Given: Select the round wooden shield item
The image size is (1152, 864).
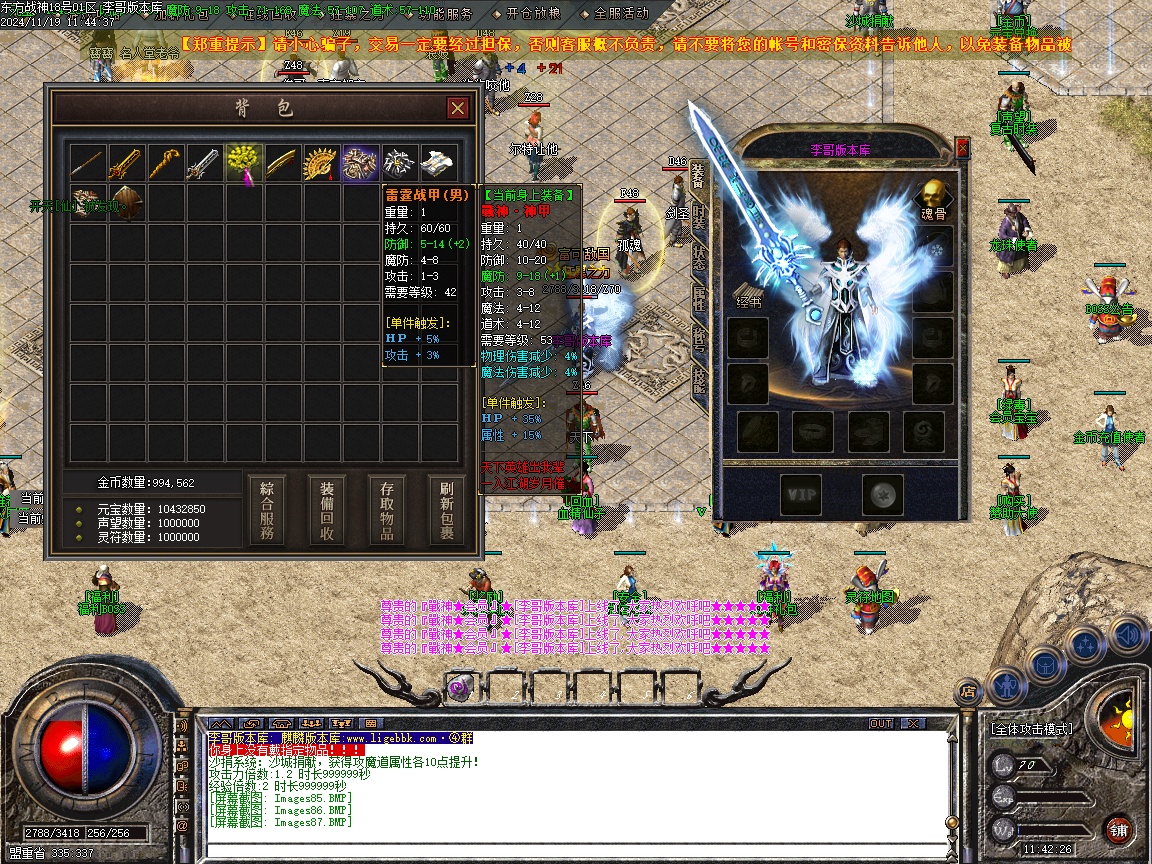Looking at the screenshot, I should click(x=128, y=202).
